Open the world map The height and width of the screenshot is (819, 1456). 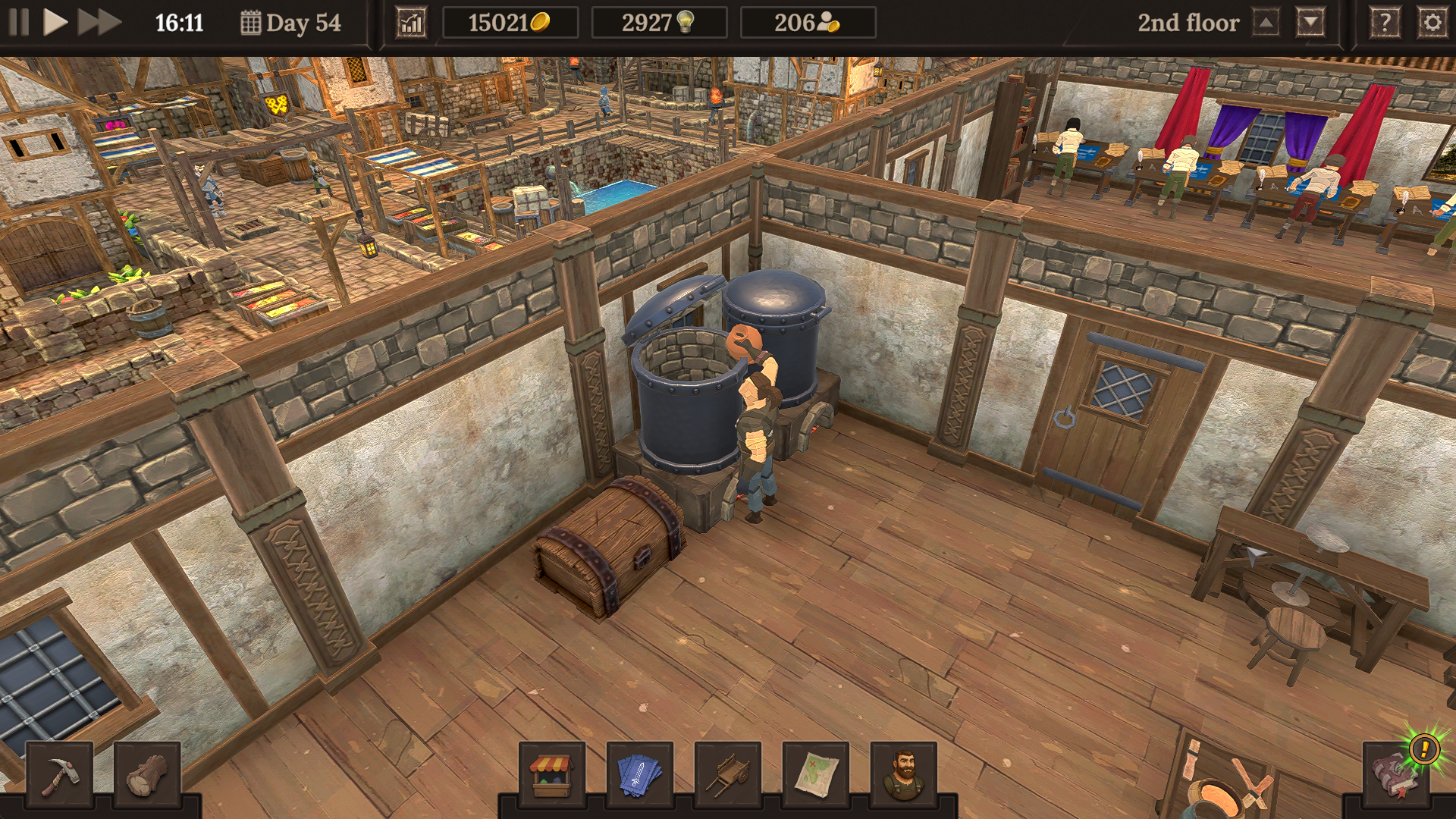816,775
